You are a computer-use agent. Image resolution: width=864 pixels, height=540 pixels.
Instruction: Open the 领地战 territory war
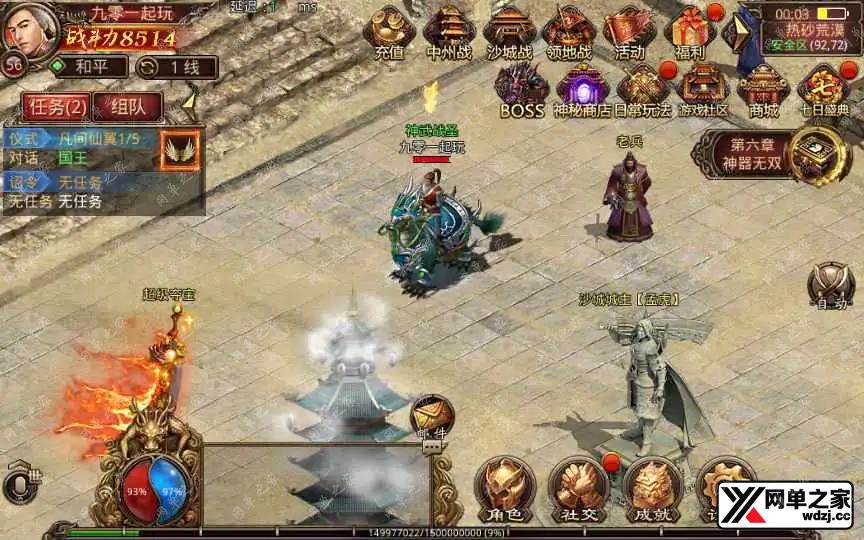pyautogui.click(x=570, y=30)
